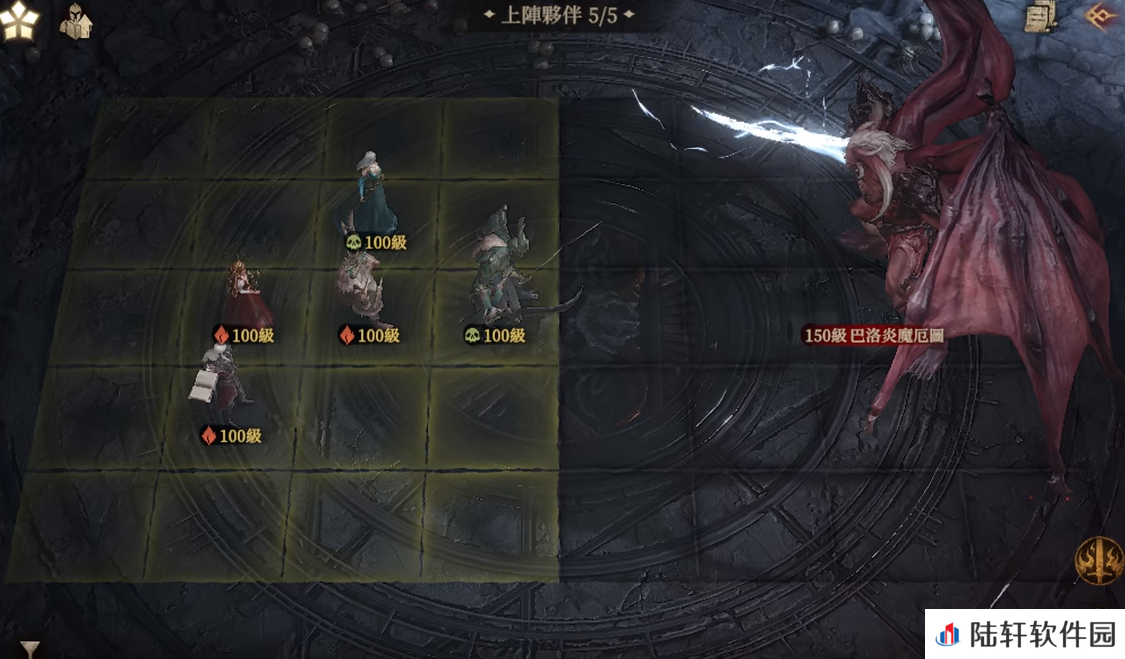Screen dimensions: 1125x659
Task: Start battle with the flaming sword button
Action: pos(1097,560)
